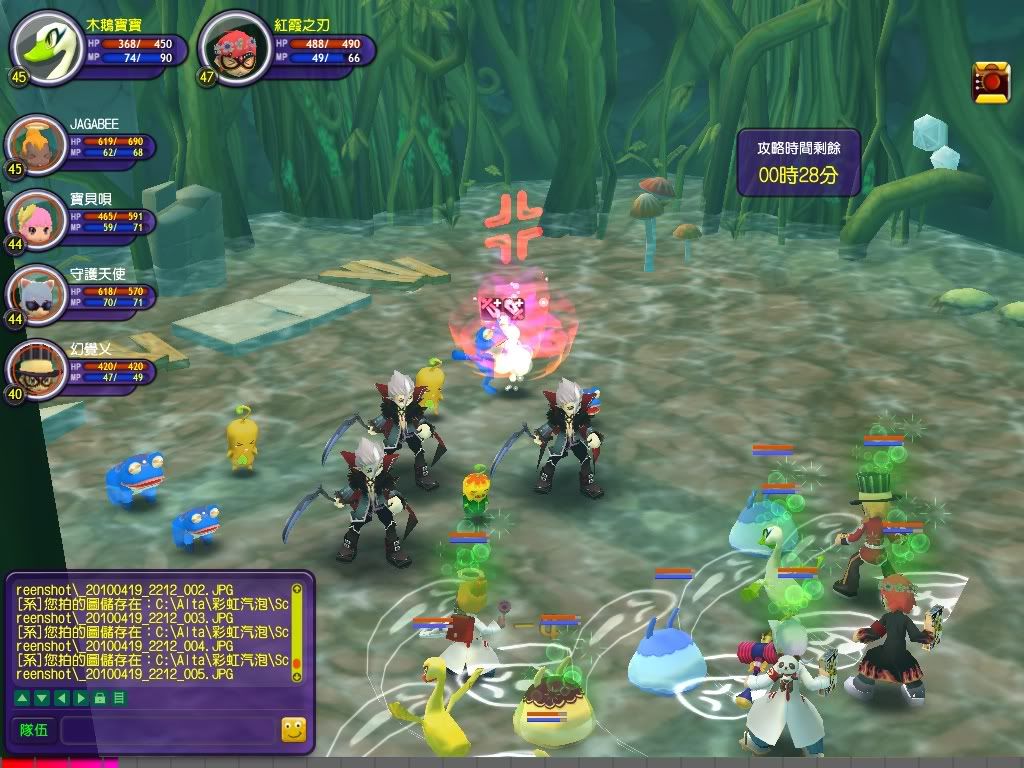Click the chat panel's down-triangle button
The image size is (1024, 768).
[x=40, y=697]
